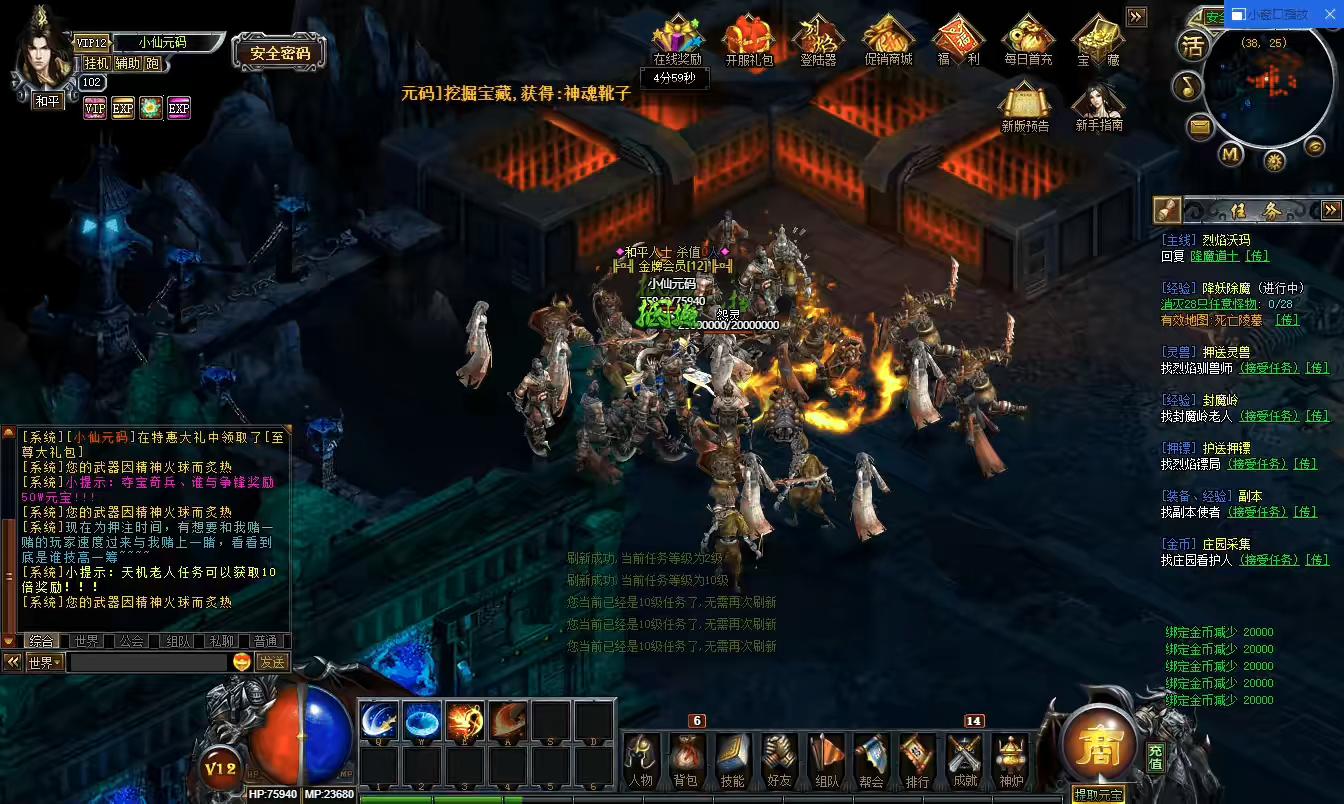Type a message in the chat input field
The height and width of the screenshot is (804, 1344).
coord(150,662)
